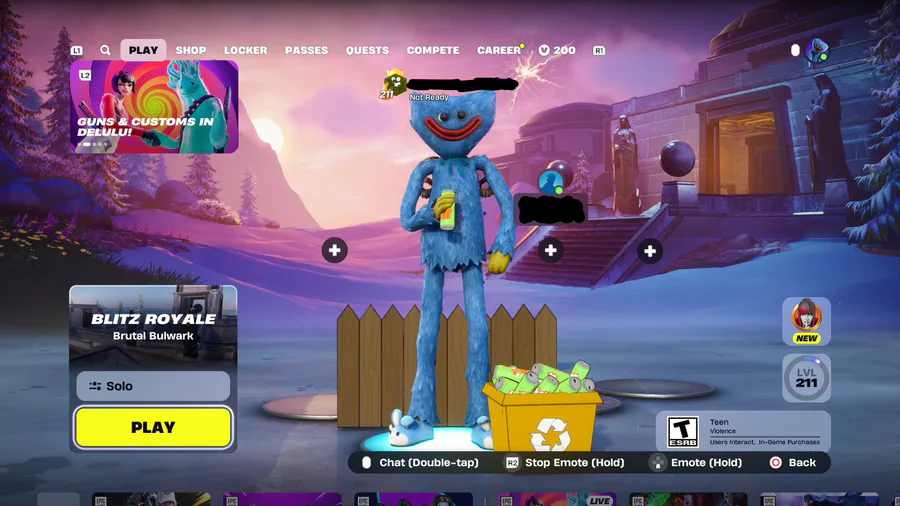The width and height of the screenshot is (900, 506).
Task: View the level 211 progress badge
Action: [806, 379]
